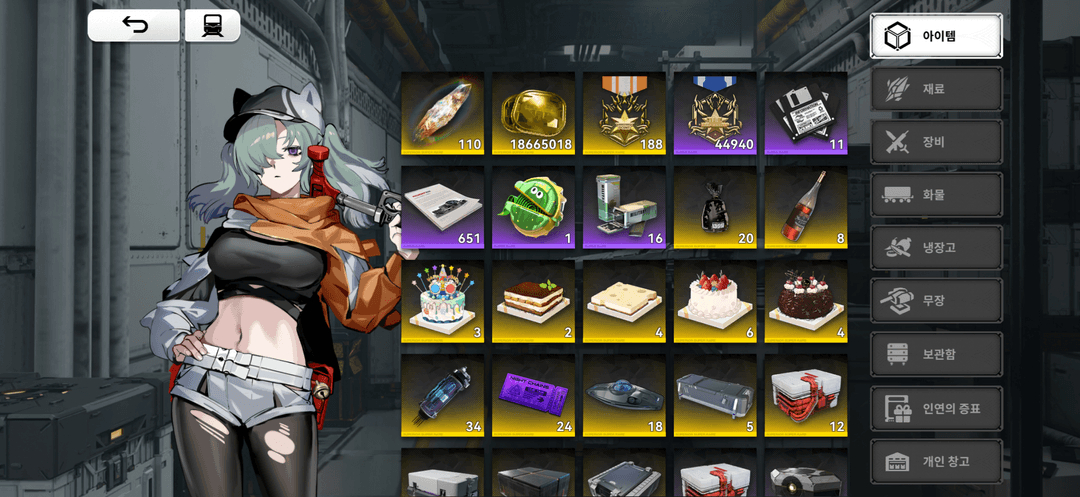The height and width of the screenshot is (497, 1080).
Task: Pick the floppy disks item slot
Action: [x=805, y=113]
